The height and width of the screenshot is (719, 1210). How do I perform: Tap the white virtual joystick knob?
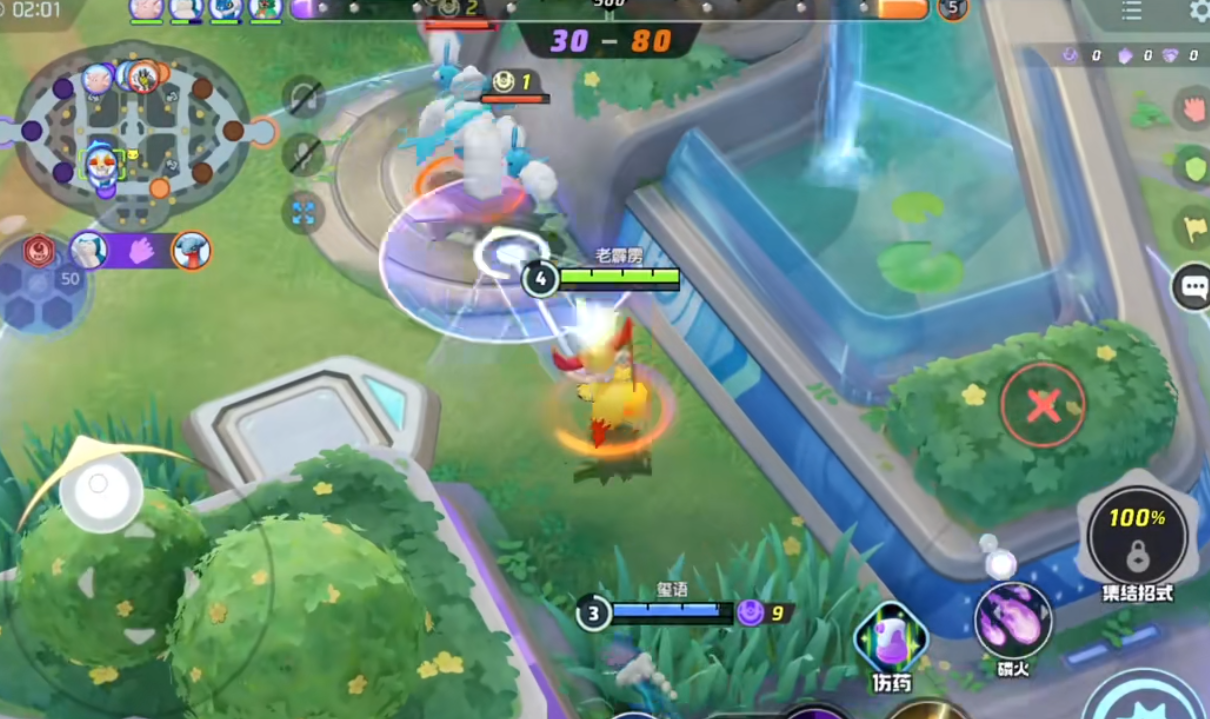(100, 489)
